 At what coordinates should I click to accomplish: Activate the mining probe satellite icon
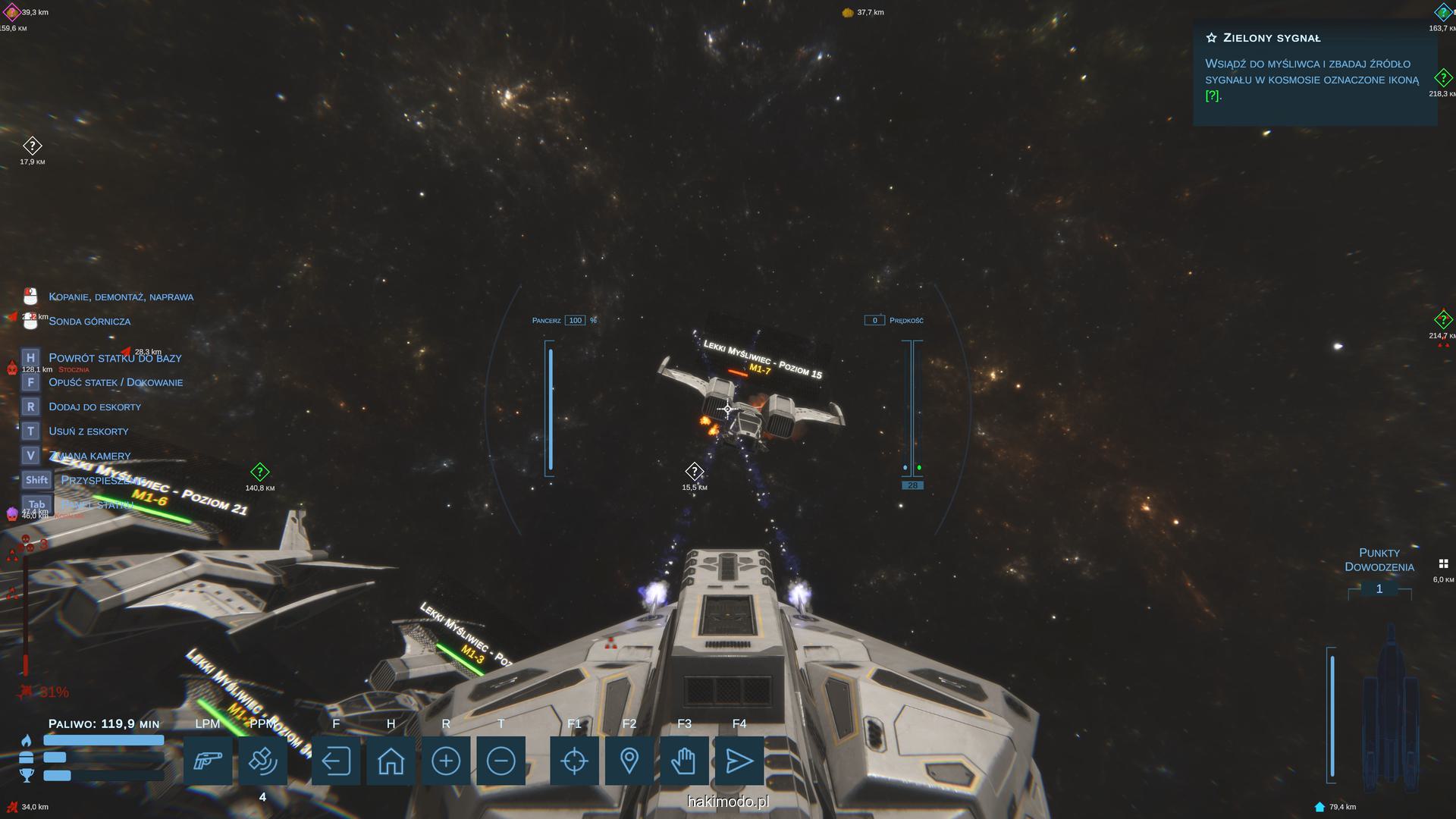262,761
